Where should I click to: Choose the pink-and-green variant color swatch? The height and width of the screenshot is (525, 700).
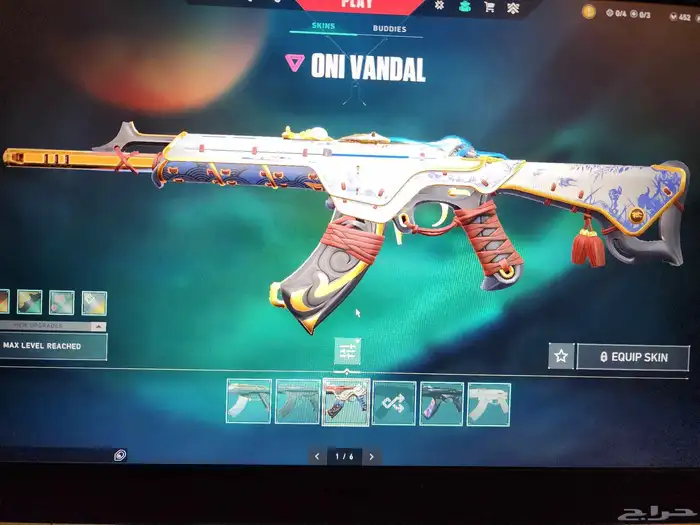(62, 301)
